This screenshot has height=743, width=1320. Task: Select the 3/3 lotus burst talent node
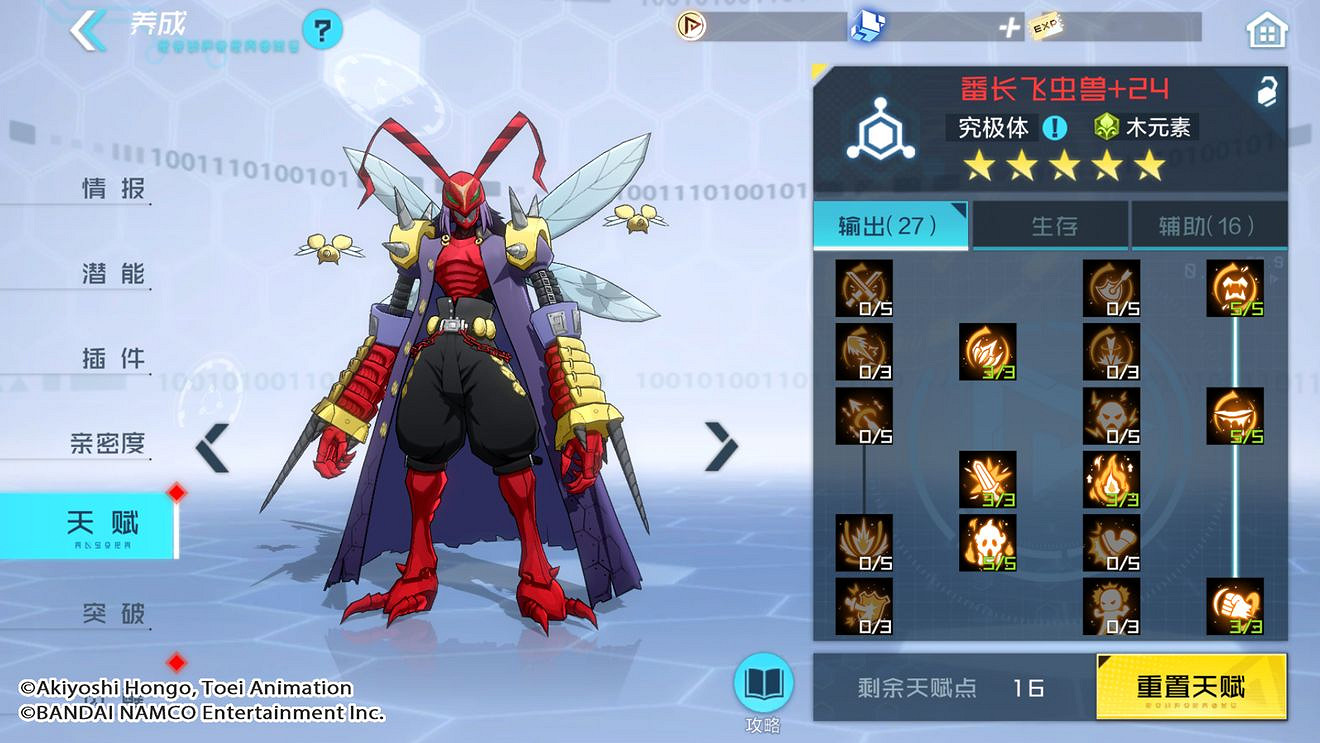point(988,352)
